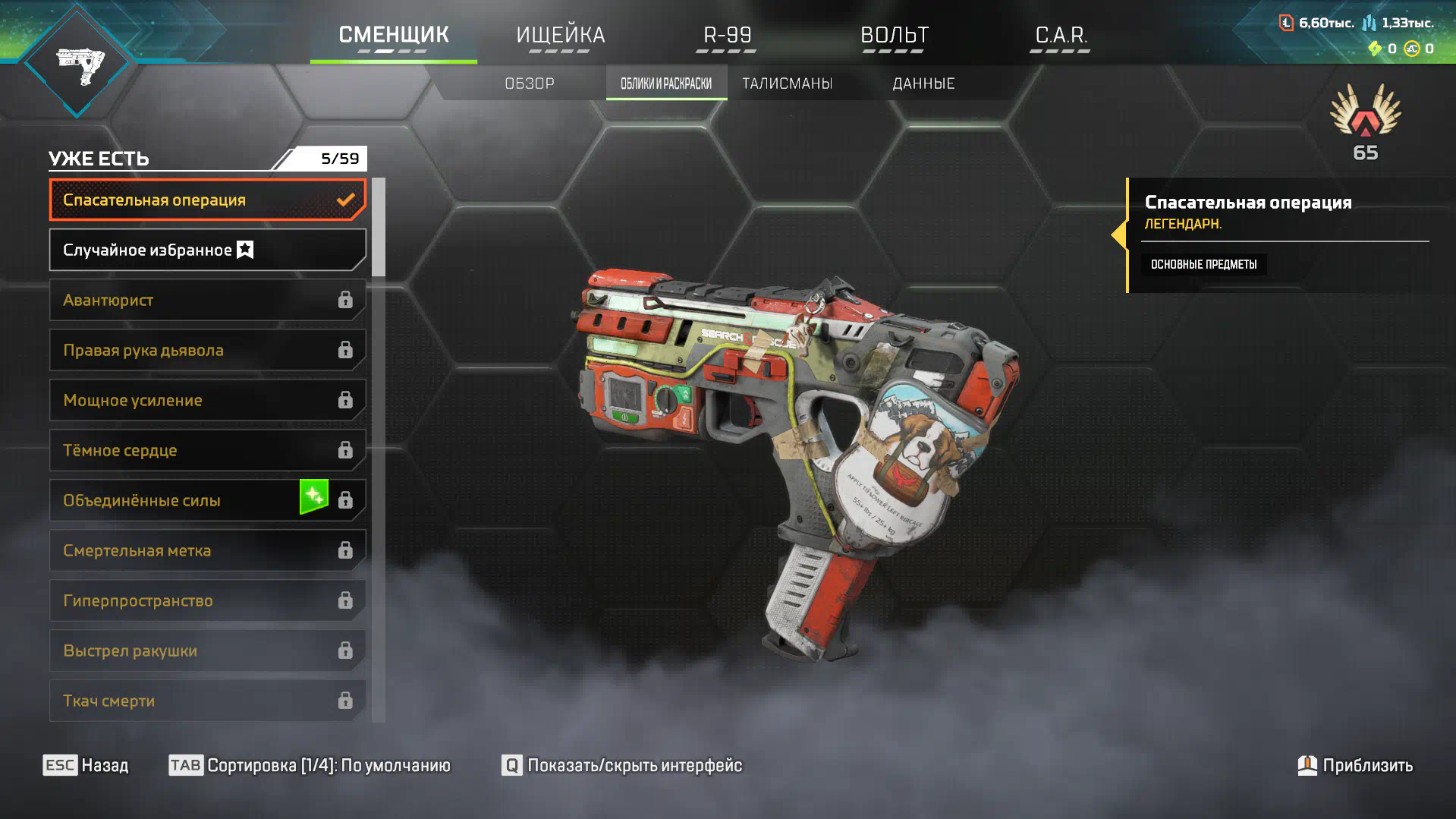1456x819 pixels.
Task: Preview the locked Авантюрист skin
Action: pos(207,300)
